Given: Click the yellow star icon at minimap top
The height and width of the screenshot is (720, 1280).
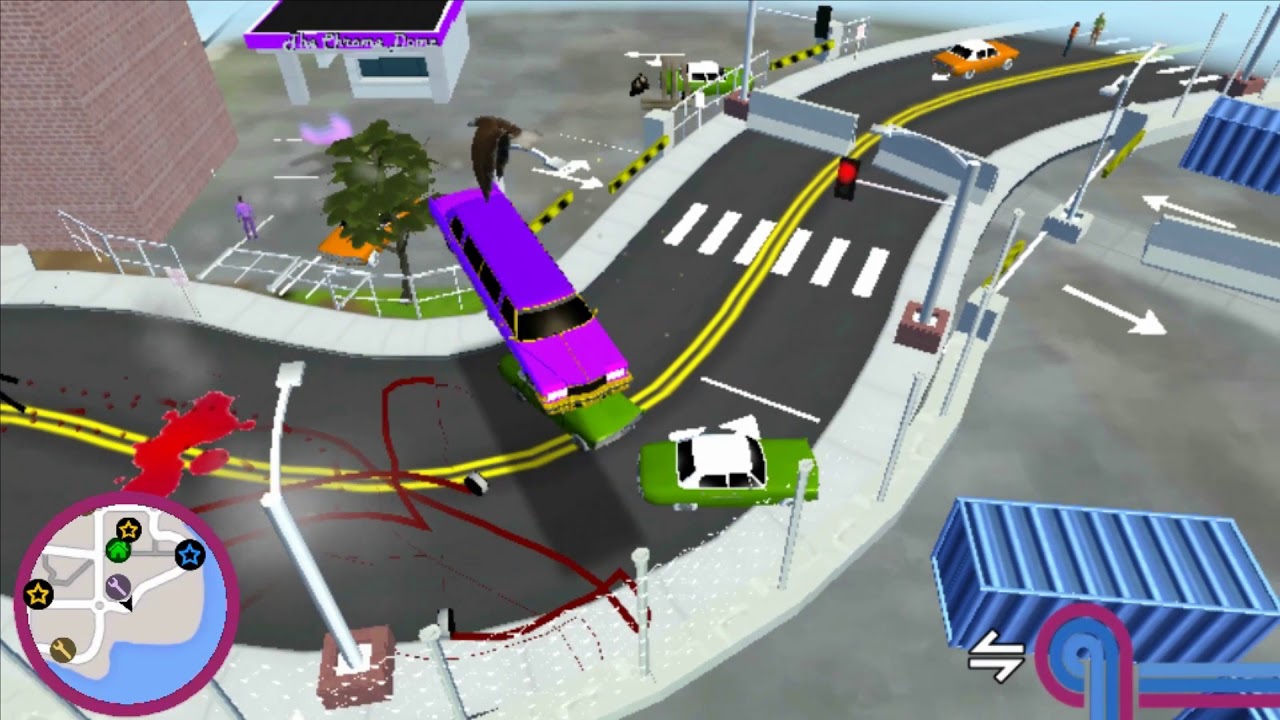Looking at the screenshot, I should pos(128,530).
